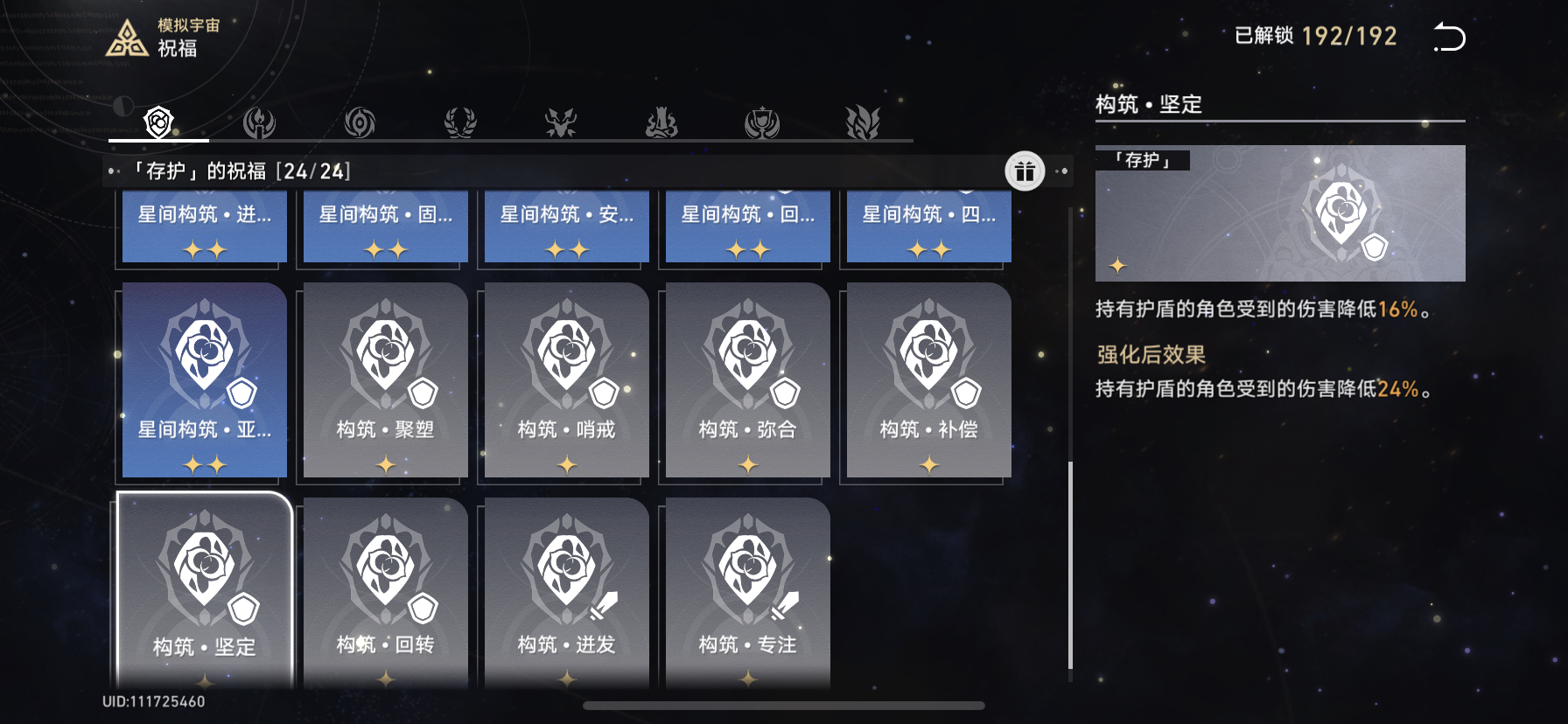Open the tower and flames path tab
Image resolution: width=1568 pixels, height=724 pixels.
point(661,122)
